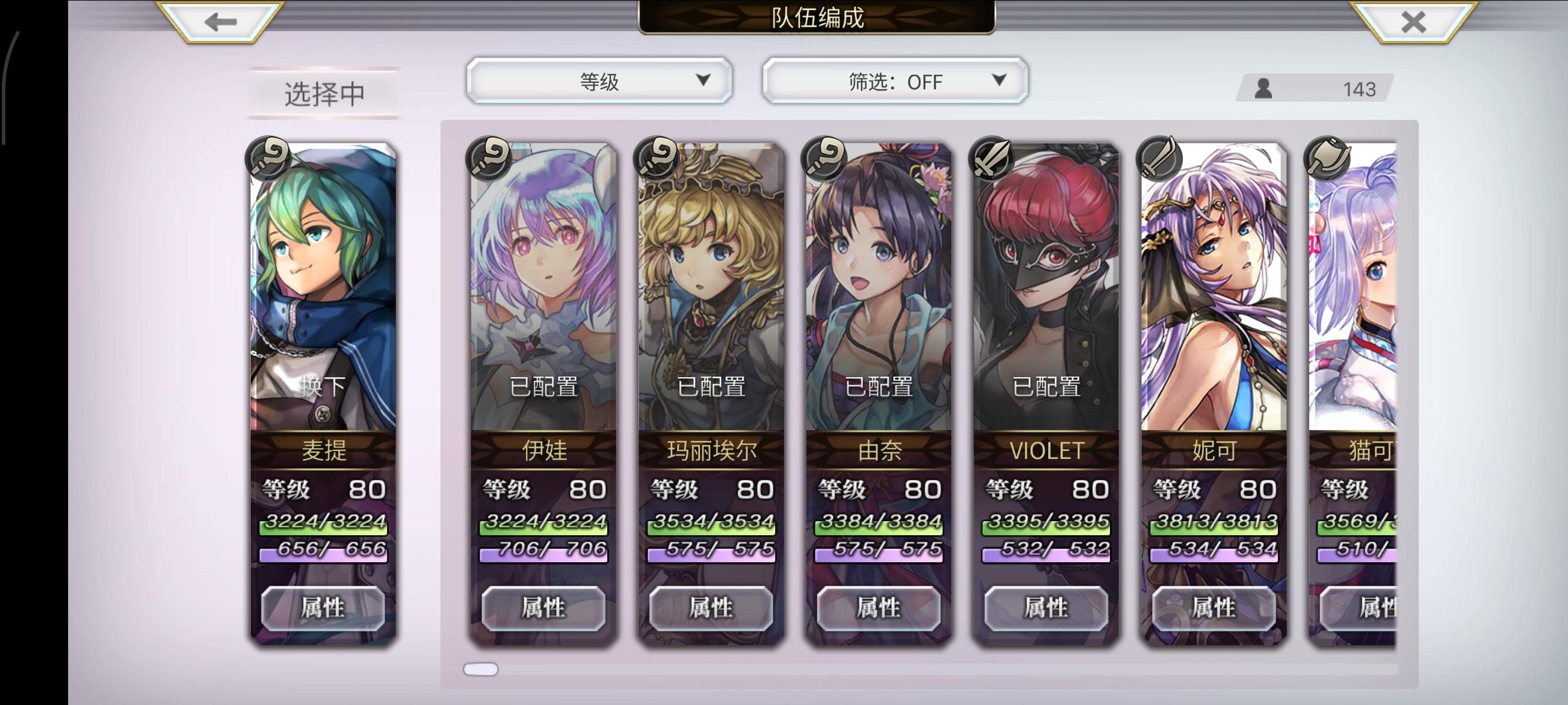Open the 等级 sorting dropdown
The height and width of the screenshot is (705, 1568).
(600, 80)
